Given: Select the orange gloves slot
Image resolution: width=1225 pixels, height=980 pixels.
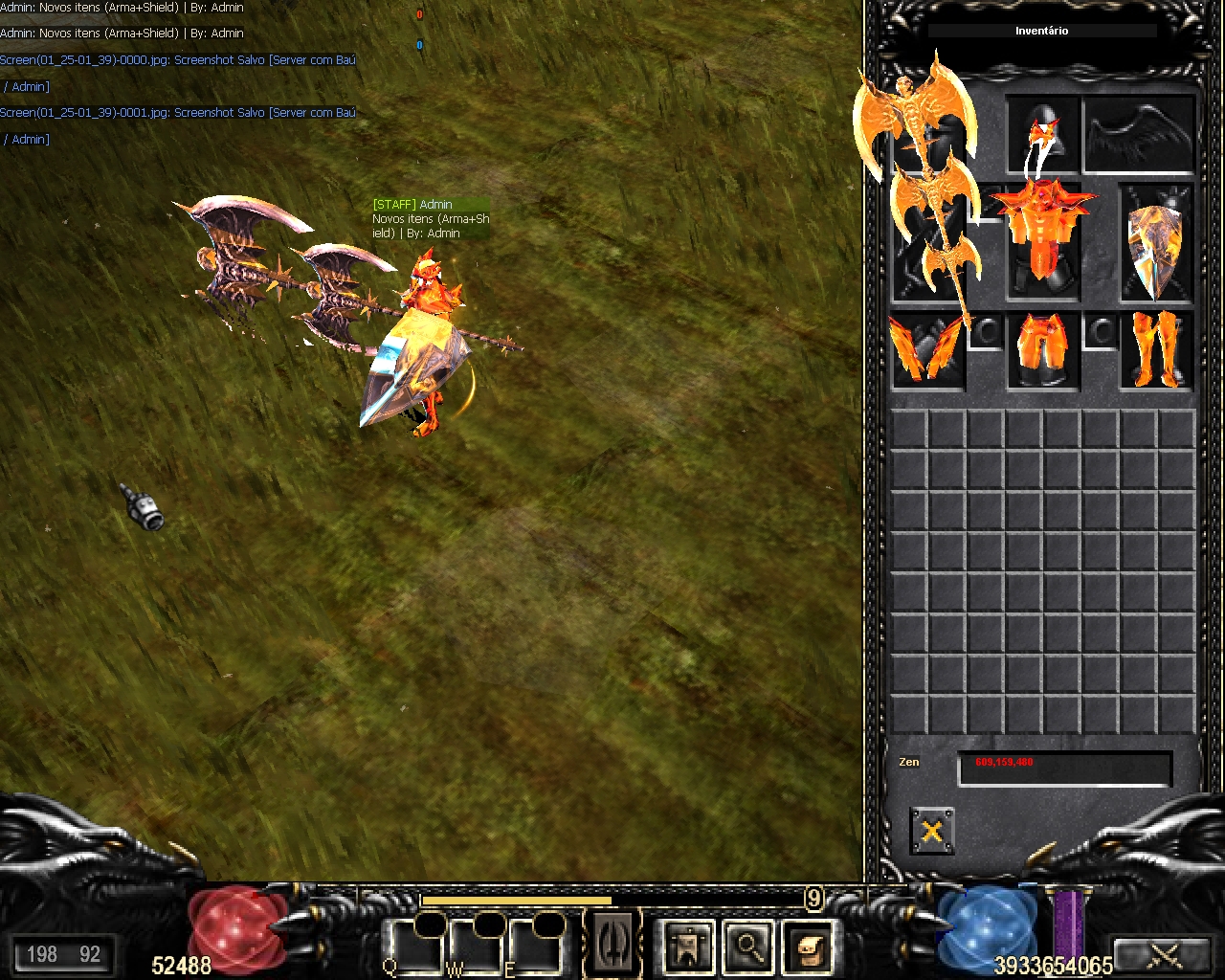Looking at the screenshot, I should [x=926, y=350].
